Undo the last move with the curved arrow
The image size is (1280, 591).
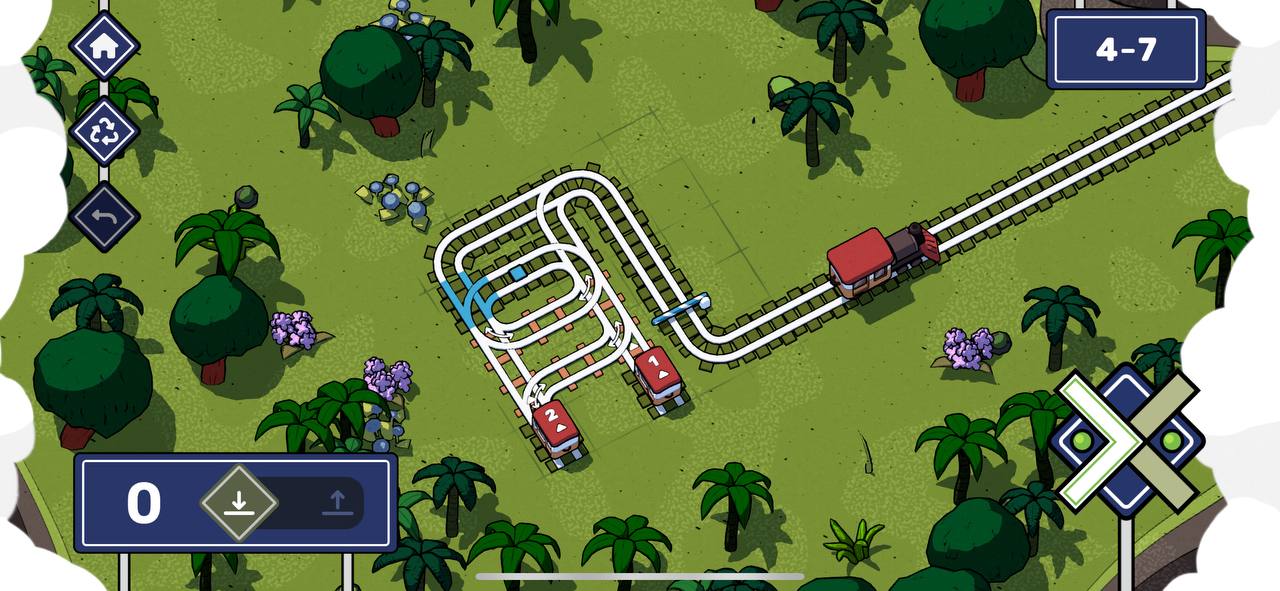pyautogui.click(x=104, y=216)
